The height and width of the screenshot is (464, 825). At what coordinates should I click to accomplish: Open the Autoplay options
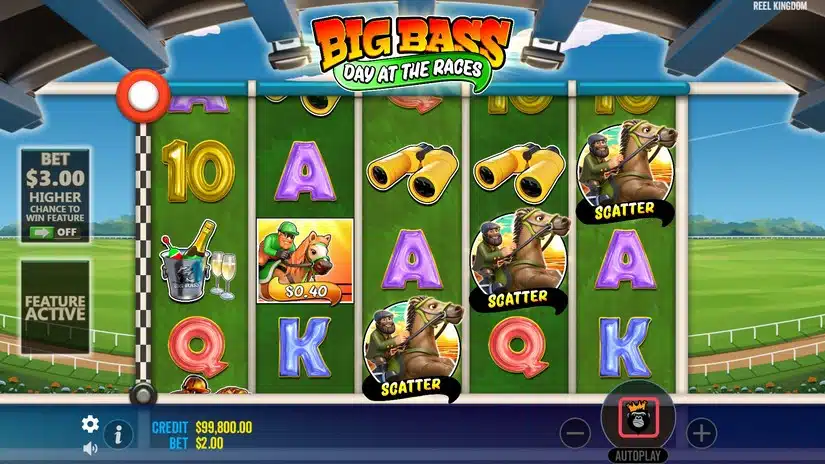tap(638, 455)
